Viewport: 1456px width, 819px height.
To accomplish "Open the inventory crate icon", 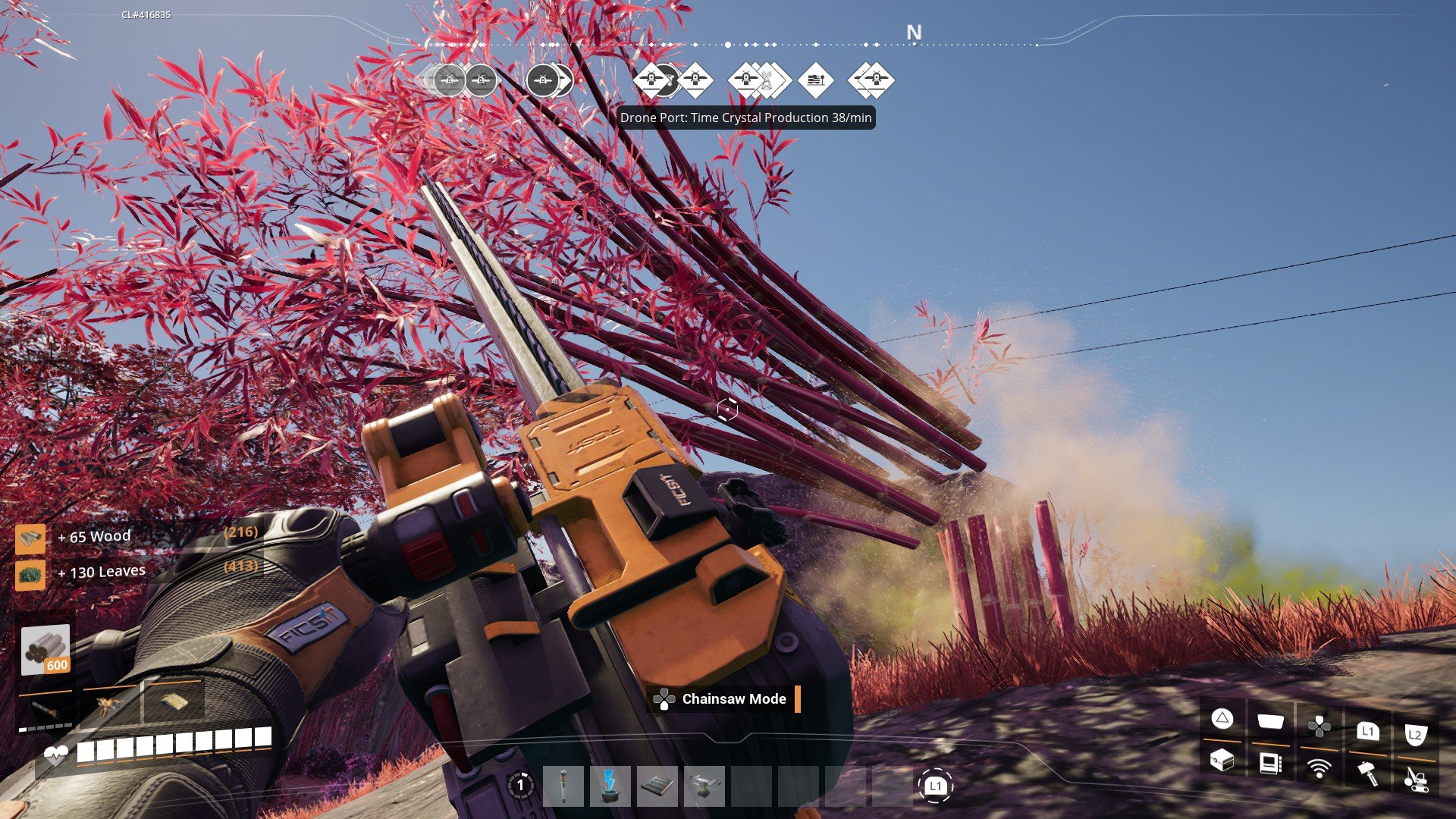I will (1222, 759).
